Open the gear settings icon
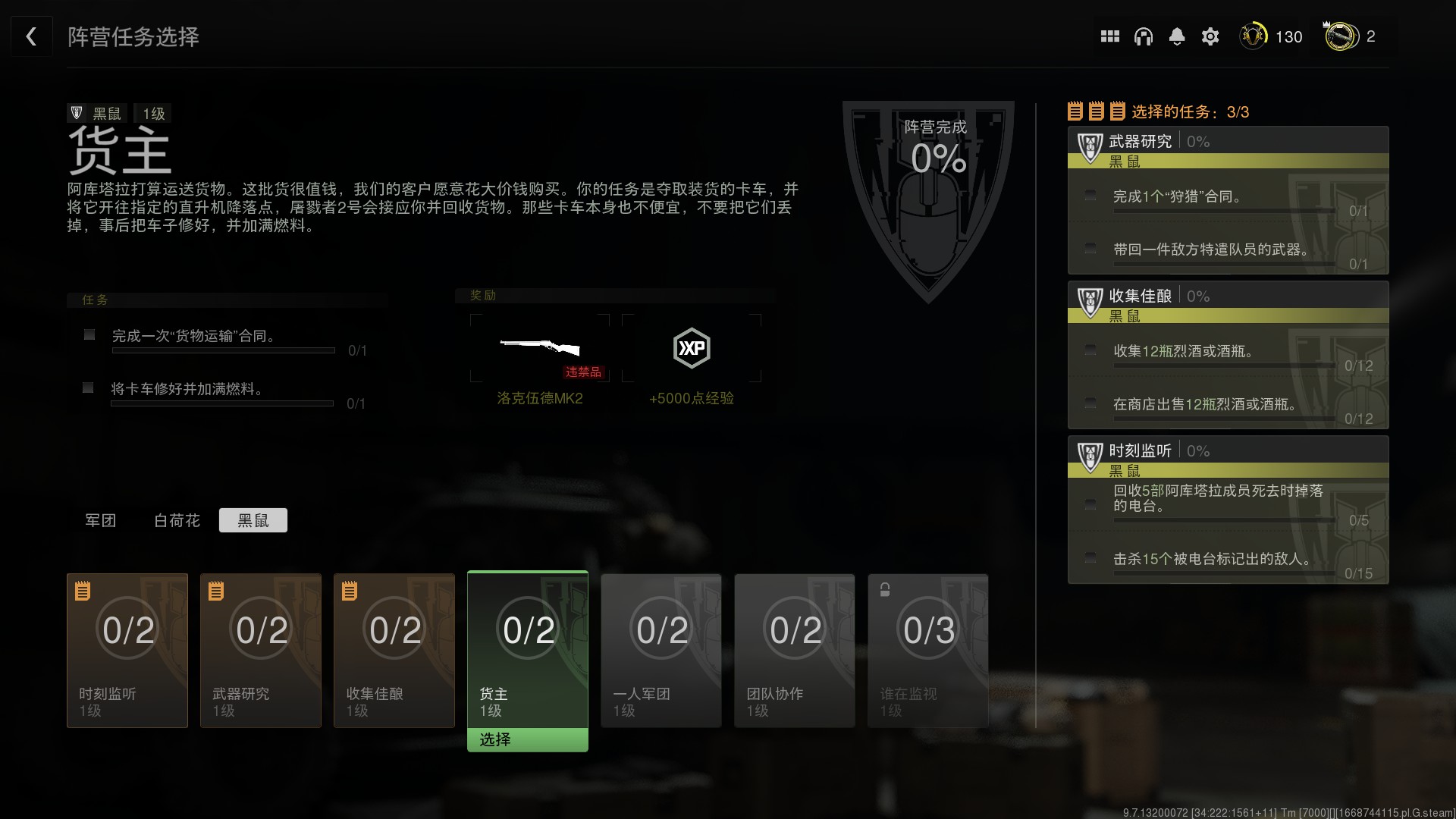The width and height of the screenshot is (1456, 819). point(1210,36)
